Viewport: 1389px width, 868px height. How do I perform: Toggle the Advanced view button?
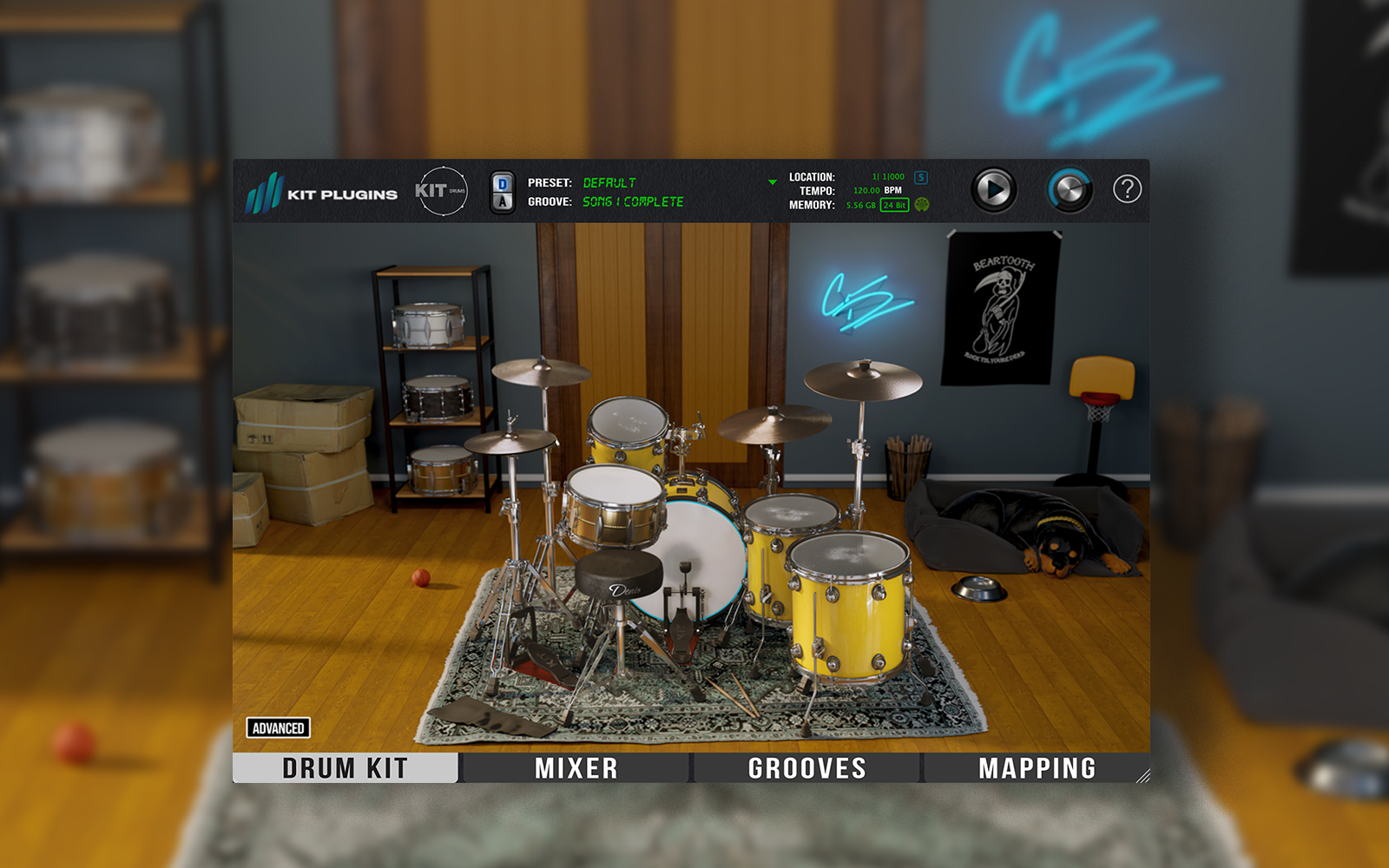click(279, 728)
